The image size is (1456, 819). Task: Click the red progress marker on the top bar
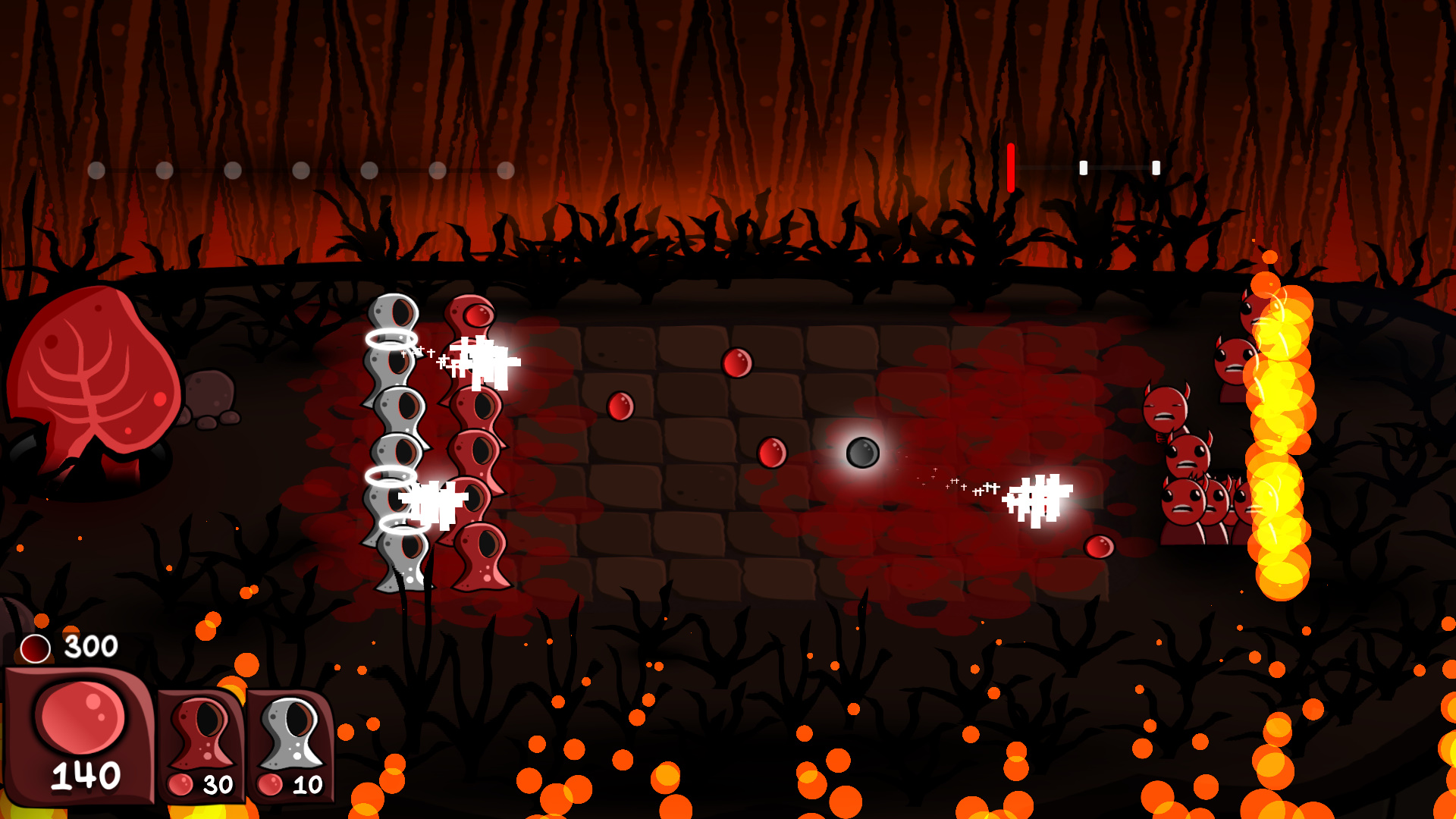tap(1011, 168)
